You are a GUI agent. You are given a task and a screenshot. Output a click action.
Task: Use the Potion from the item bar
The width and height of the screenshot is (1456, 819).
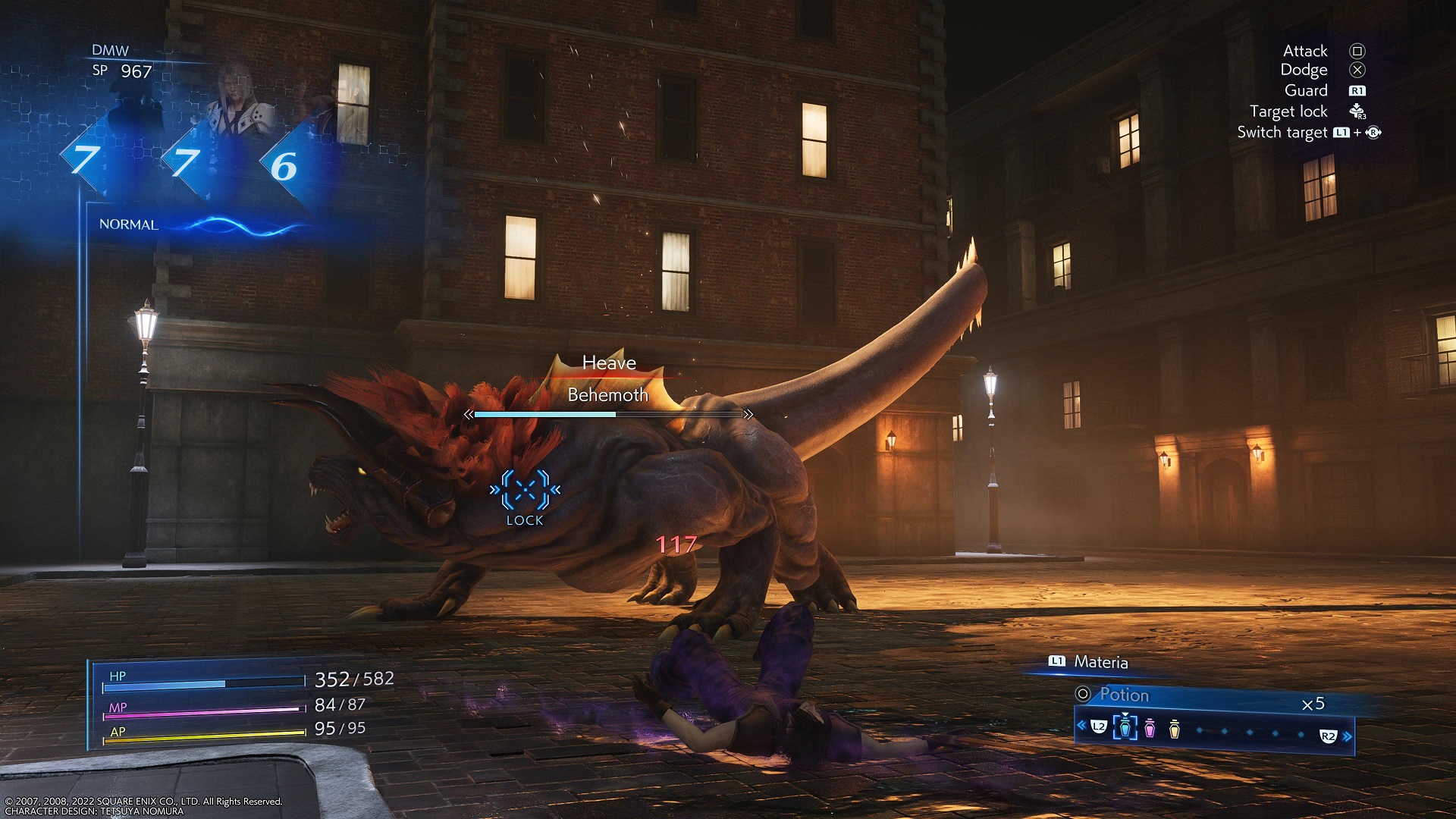point(1124,695)
